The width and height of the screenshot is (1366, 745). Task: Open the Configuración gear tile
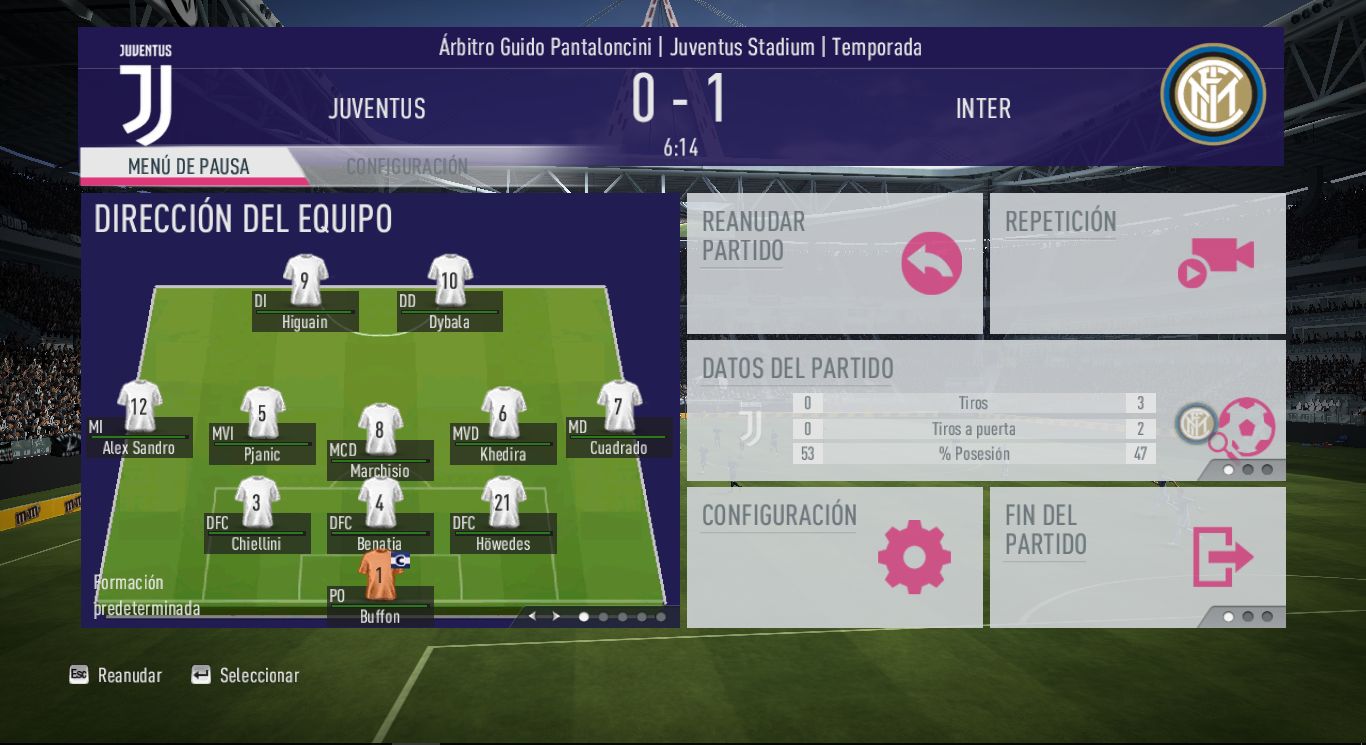tap(834, 556)
